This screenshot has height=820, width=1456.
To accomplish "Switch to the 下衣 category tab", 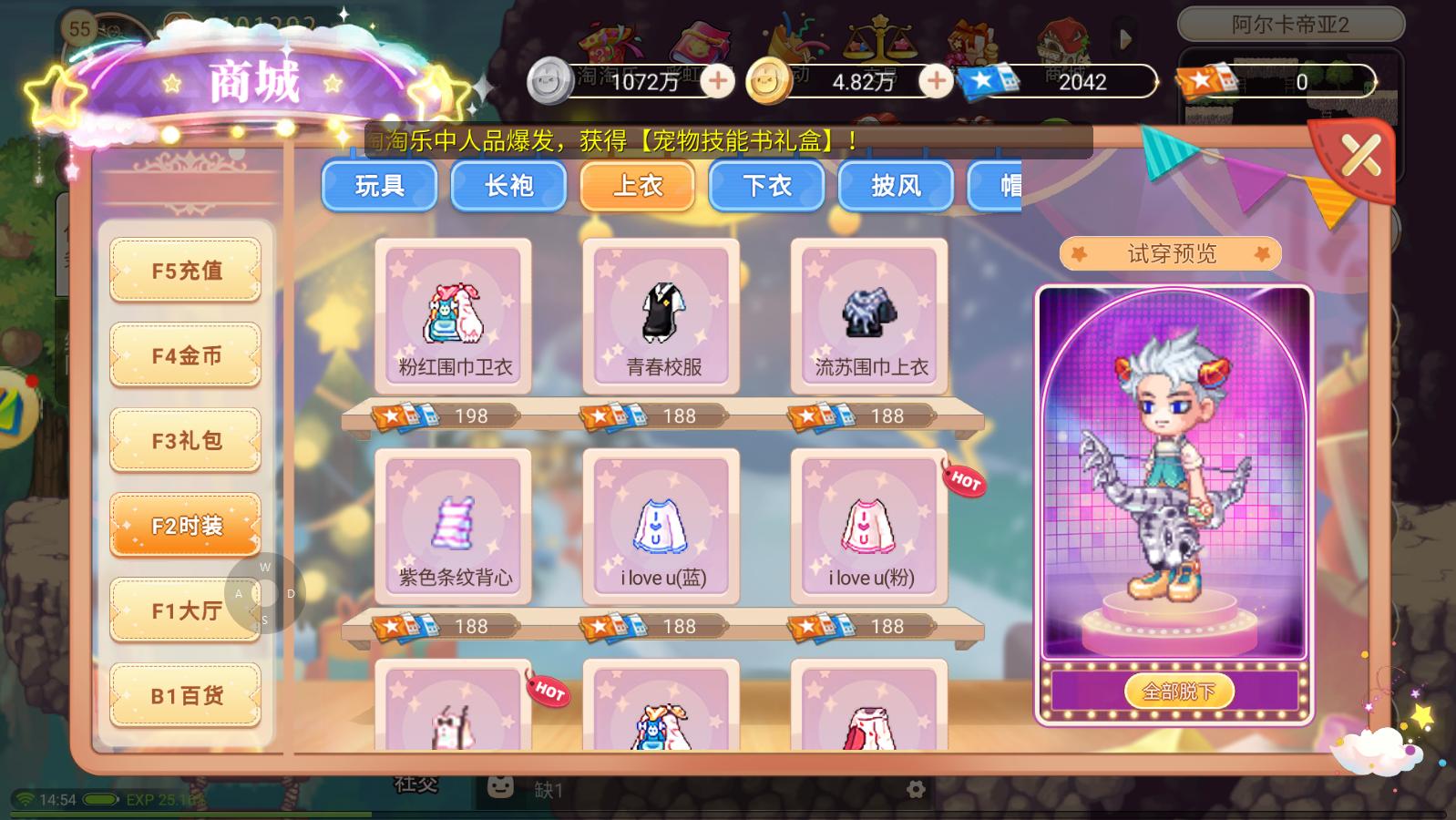I will coord(765,186).
